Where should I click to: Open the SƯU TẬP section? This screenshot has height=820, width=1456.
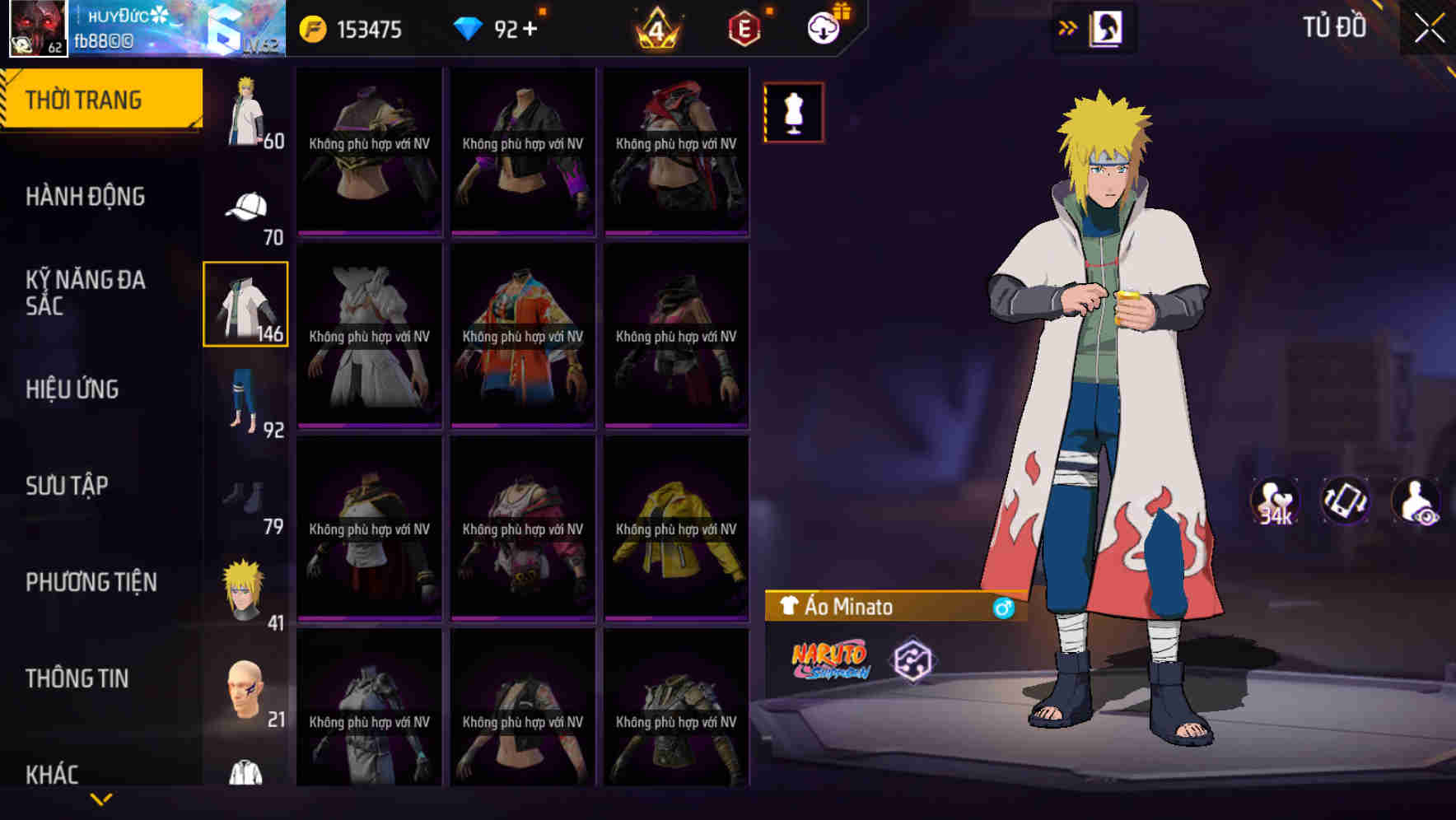coord(68,486)
